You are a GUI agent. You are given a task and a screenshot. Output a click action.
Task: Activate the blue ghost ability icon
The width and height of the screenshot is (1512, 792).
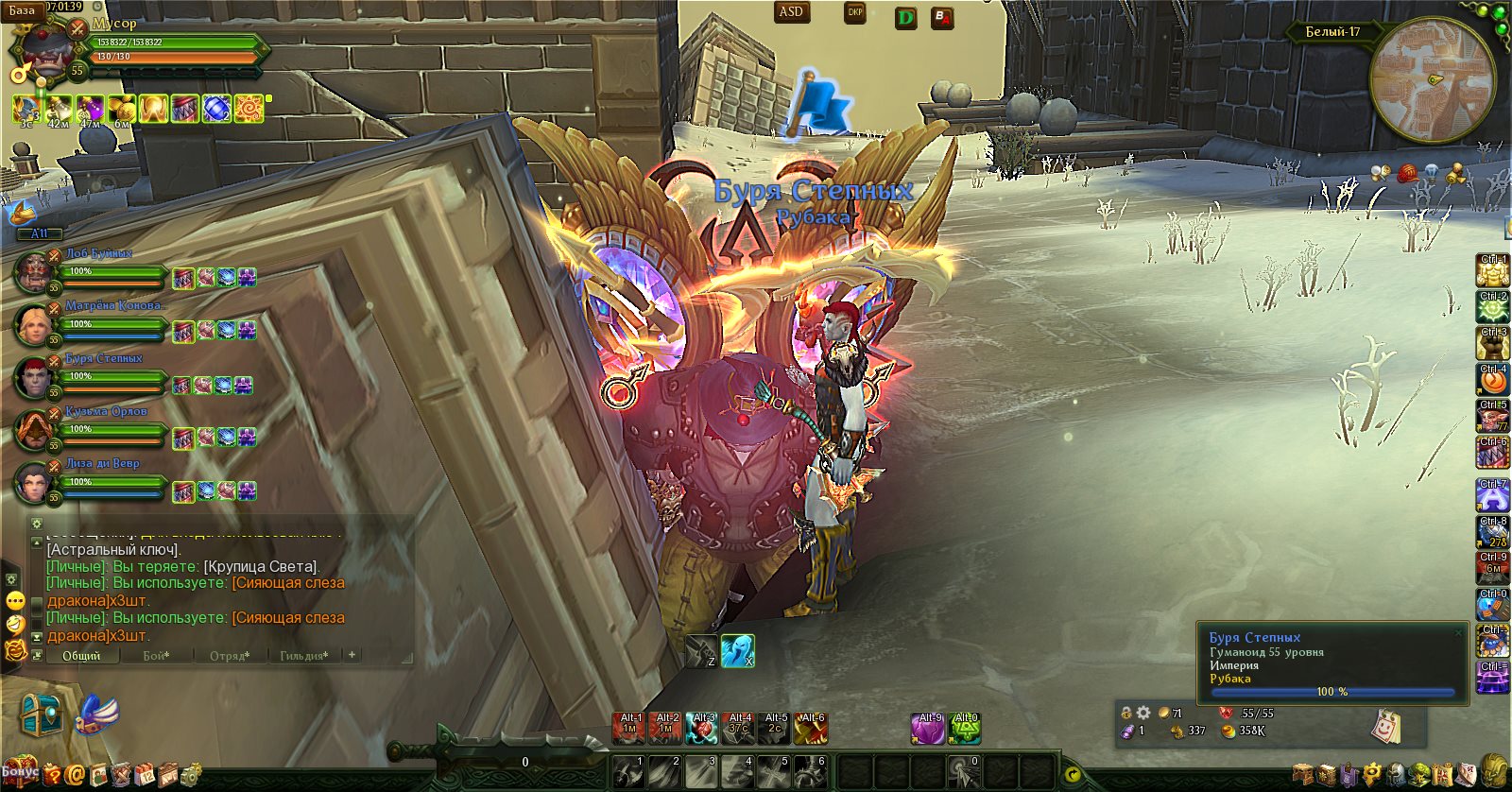737,650
